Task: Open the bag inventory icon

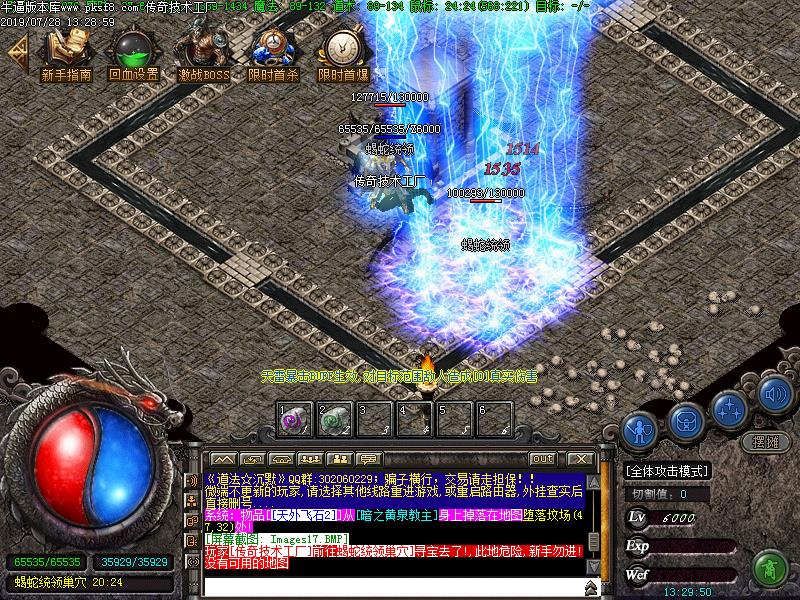Action: click(685, 418)
